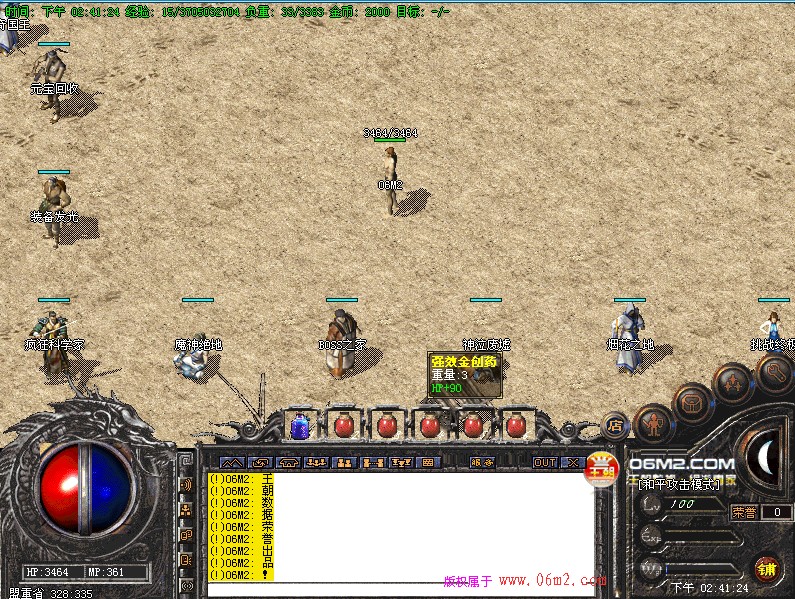This screenshot has height=599, width=795.
Task: Select the 服务 button in chat toolbar
Action: coord(483,463)
